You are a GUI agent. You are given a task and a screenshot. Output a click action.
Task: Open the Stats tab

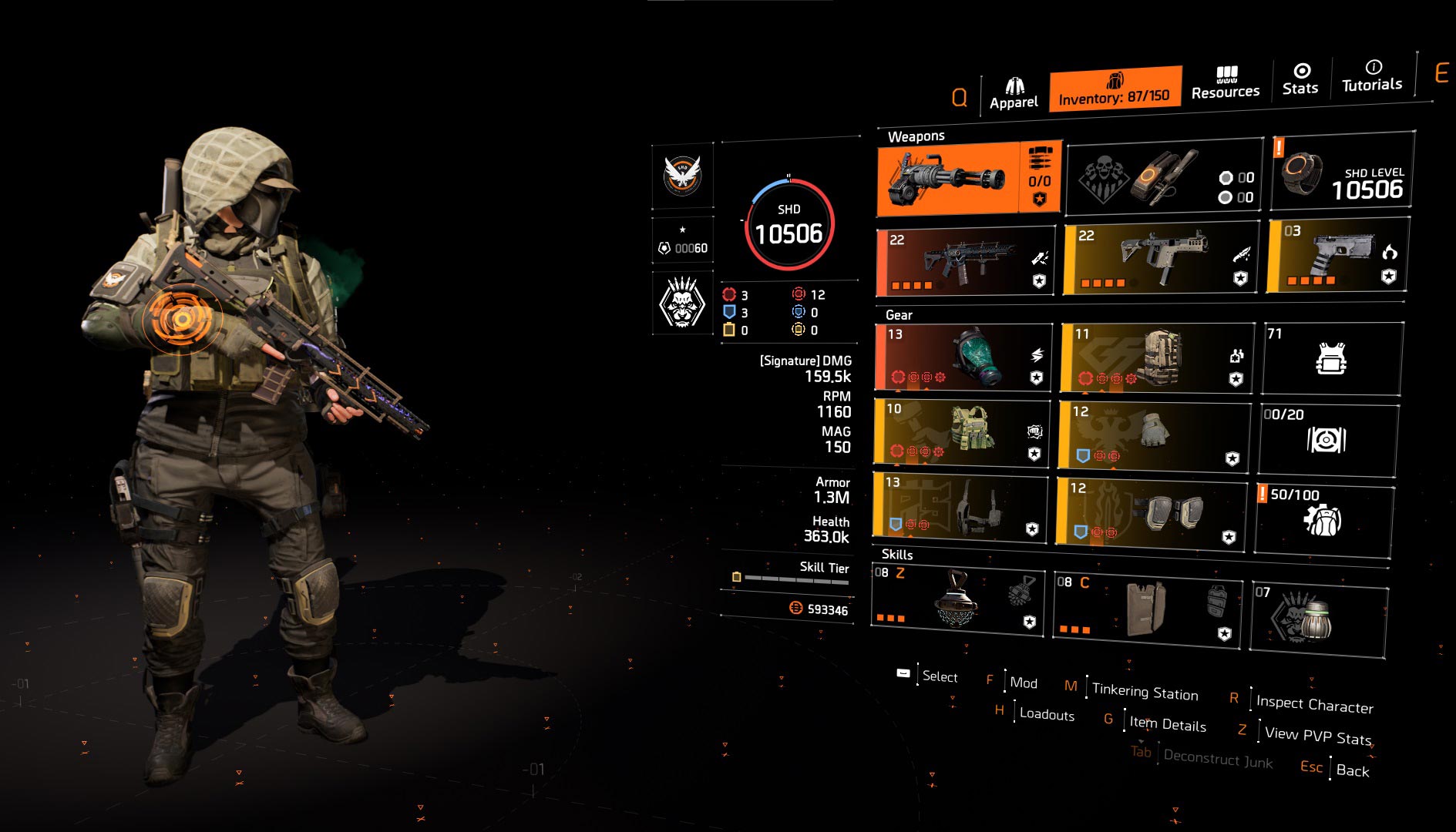pos(1300,80)
